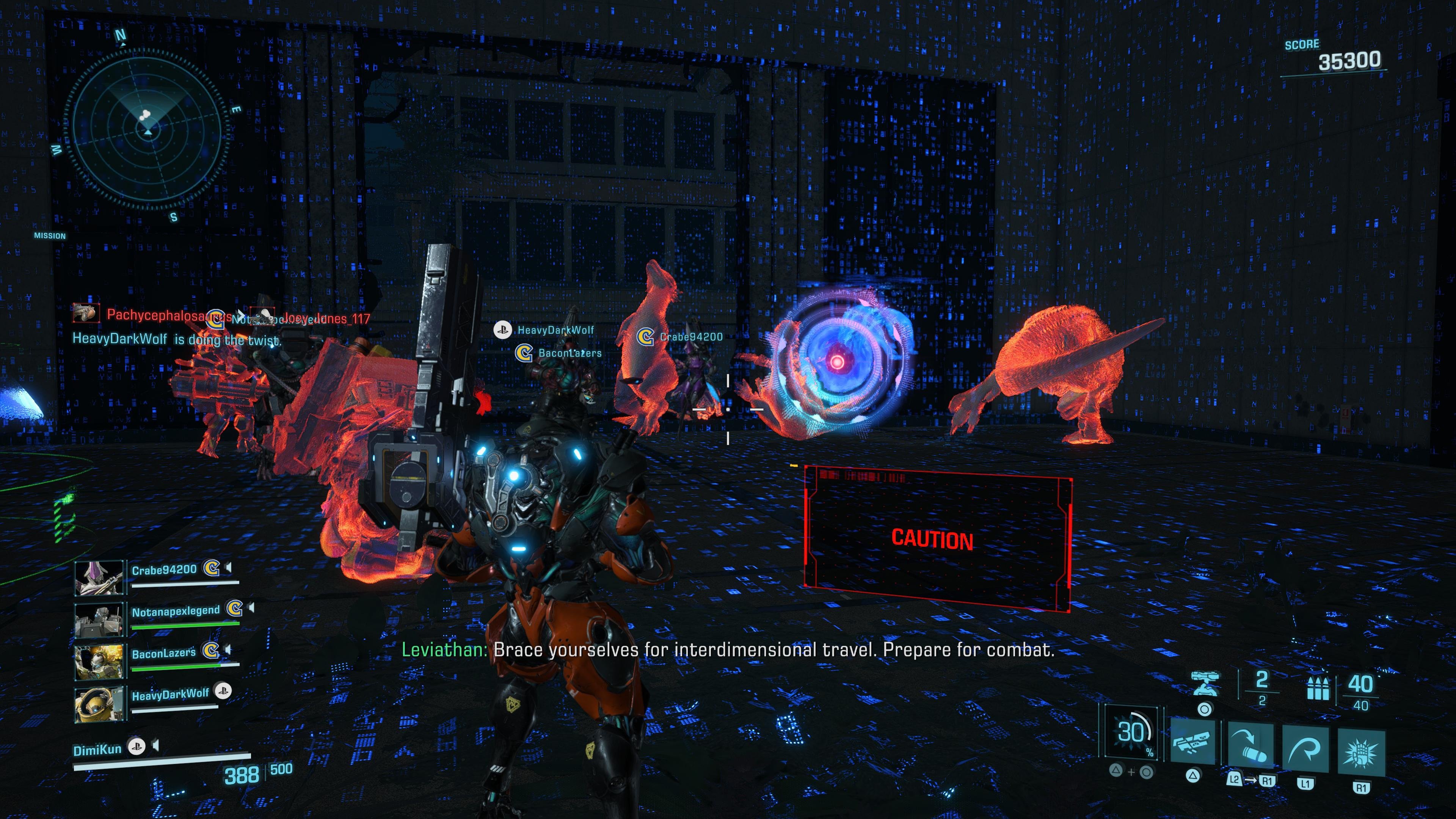Select Notanapexlegend's teammate portrait
The image size is (1456, 819).
point(99,619)
